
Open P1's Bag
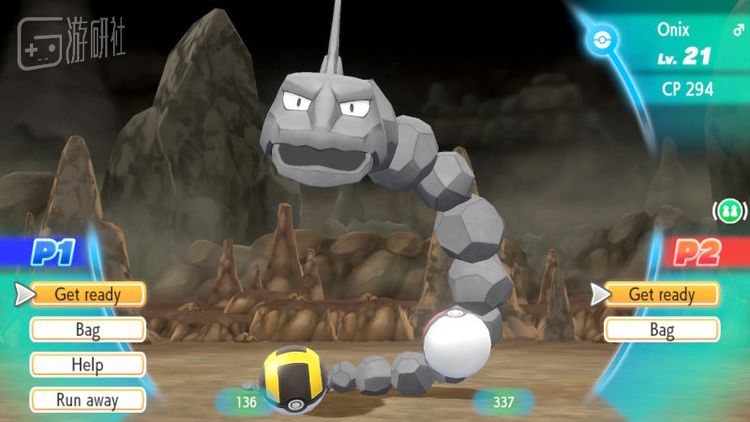click(x=87, y=329)
